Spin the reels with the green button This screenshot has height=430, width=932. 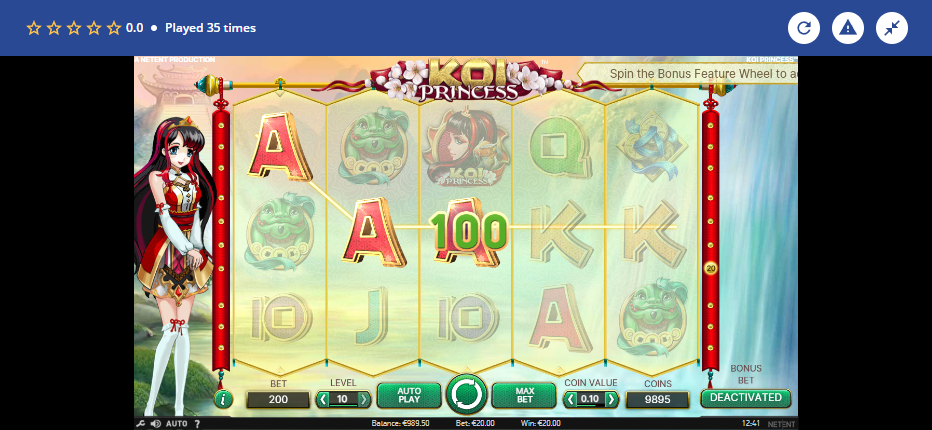tap(465, 395)
